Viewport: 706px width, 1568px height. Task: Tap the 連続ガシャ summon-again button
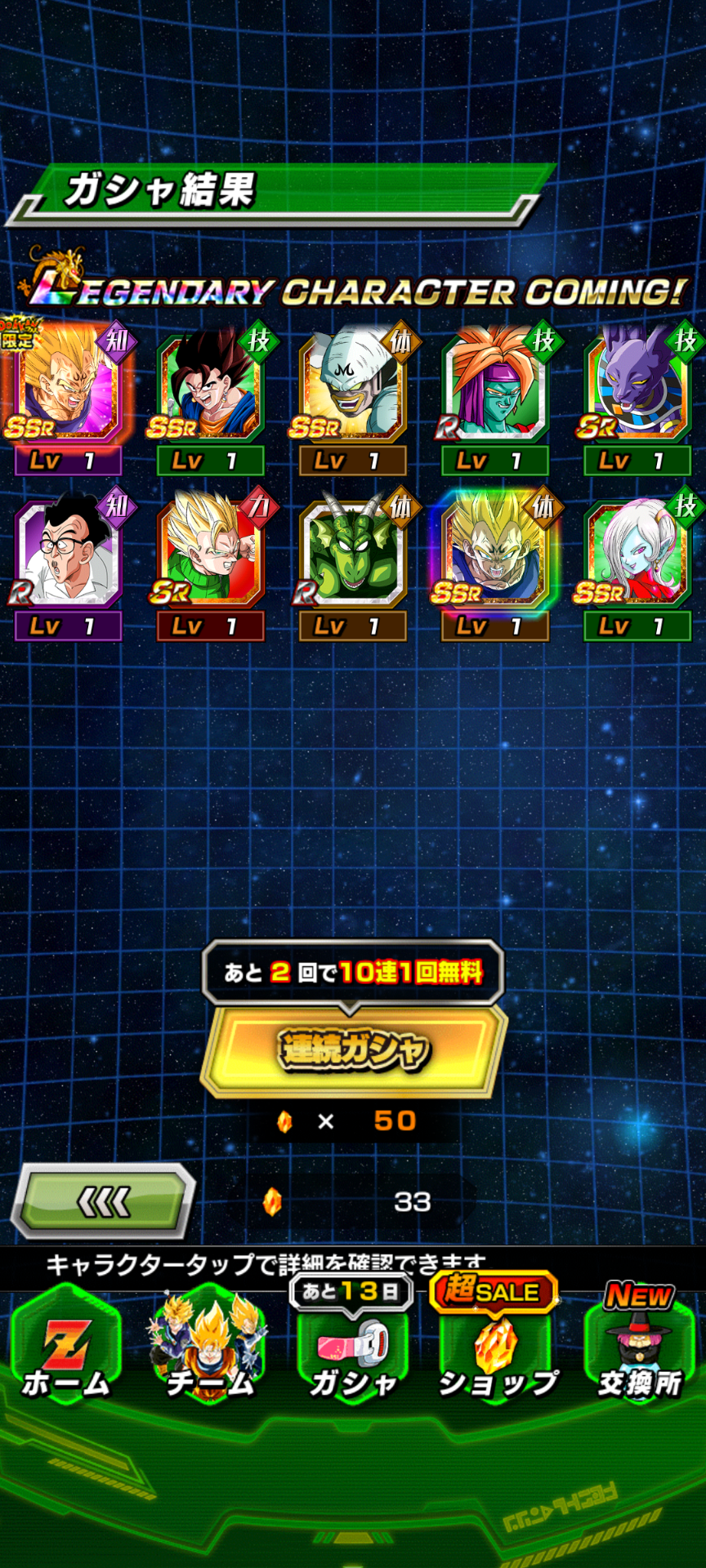point(353,1049)
